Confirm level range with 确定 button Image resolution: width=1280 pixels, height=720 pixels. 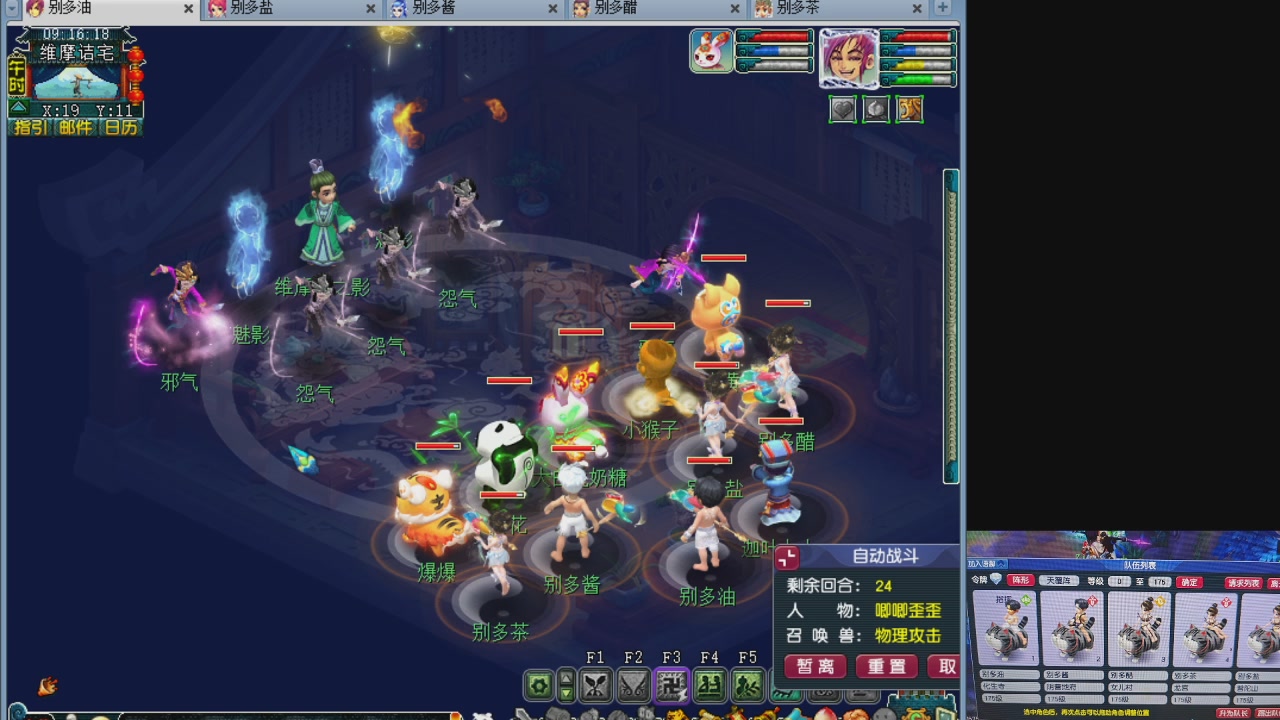click(x=1188, y=582)
